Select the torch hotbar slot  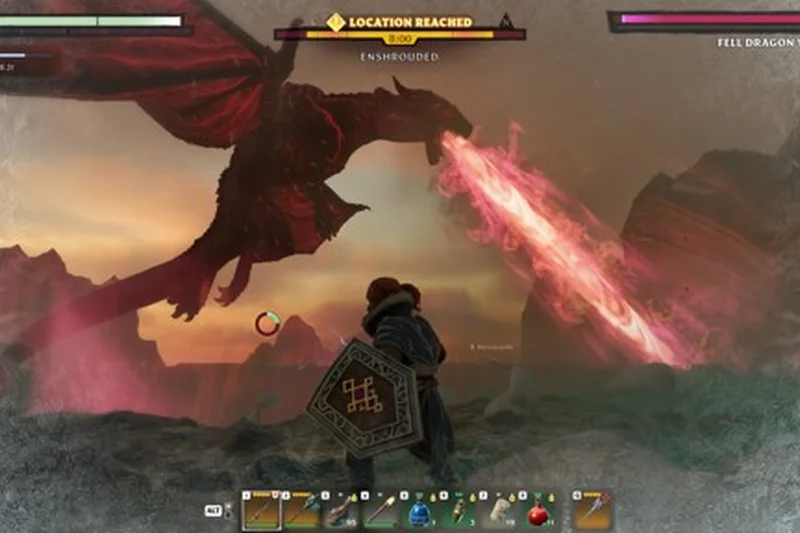pos(380,511)
